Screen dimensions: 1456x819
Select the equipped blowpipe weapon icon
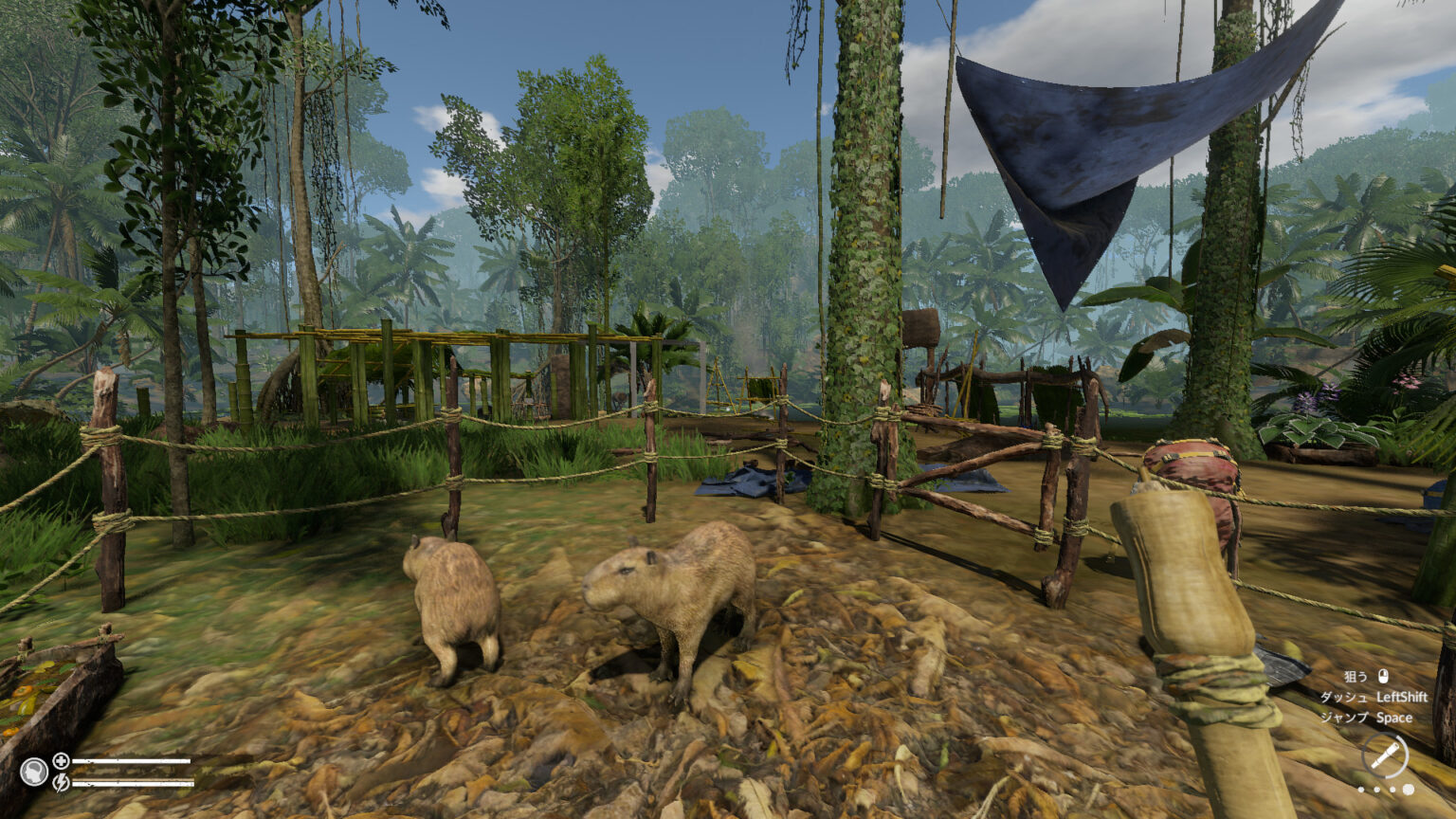(1385, 756)
